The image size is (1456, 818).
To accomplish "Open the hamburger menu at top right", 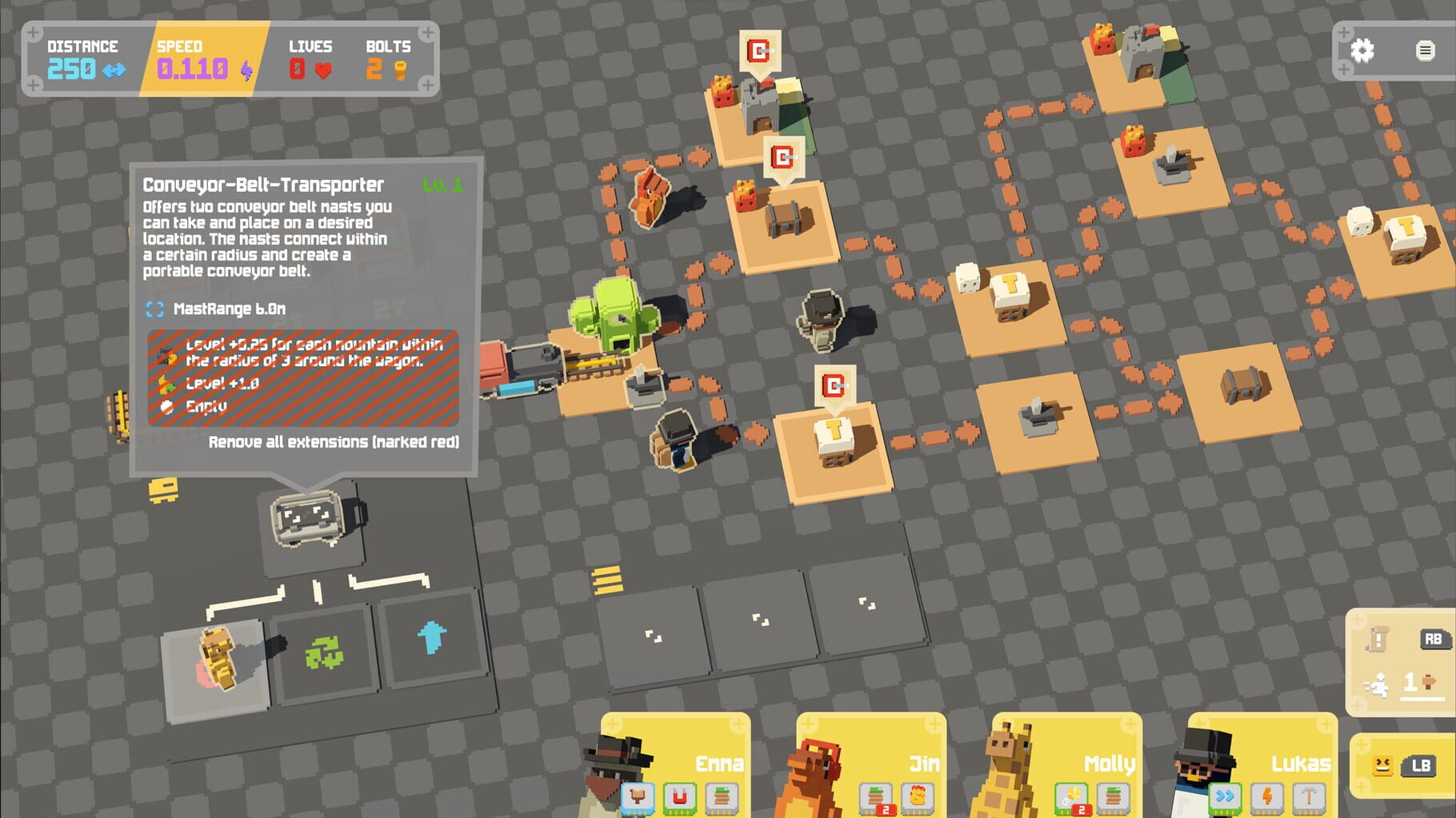I will 1426,50.
